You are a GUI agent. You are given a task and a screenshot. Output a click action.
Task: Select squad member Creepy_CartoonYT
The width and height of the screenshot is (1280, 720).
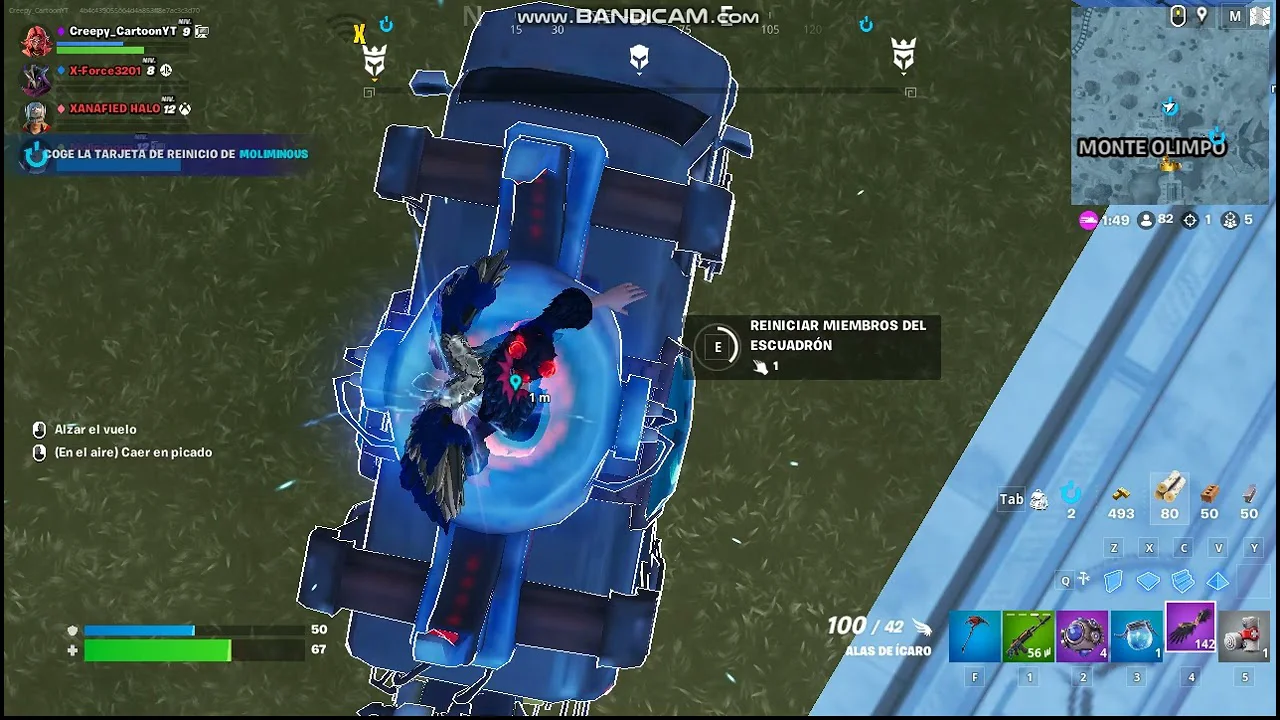pyautogui.click(x=122, y=32)
